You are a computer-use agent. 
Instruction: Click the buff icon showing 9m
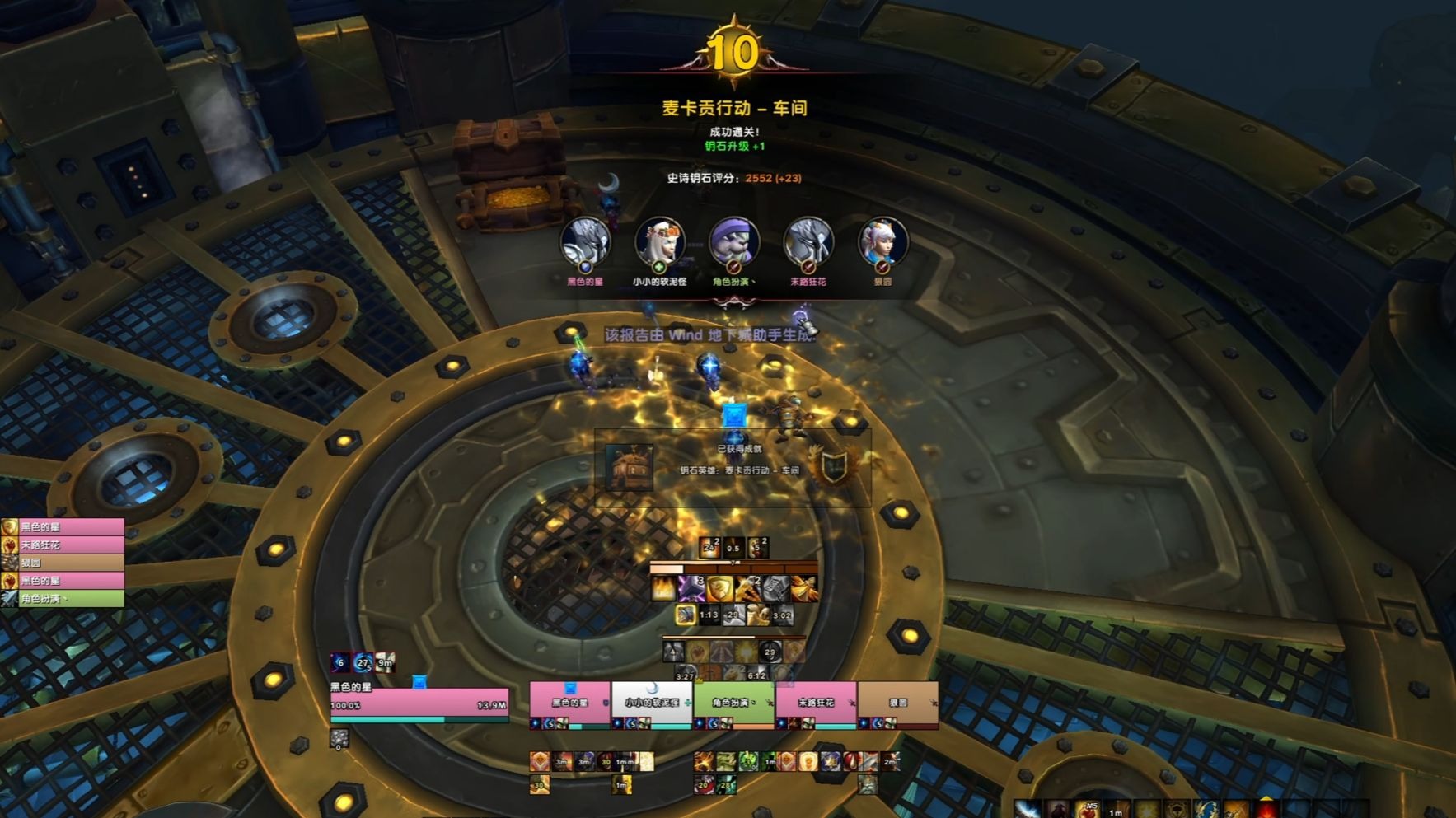(x=385, y=662)
